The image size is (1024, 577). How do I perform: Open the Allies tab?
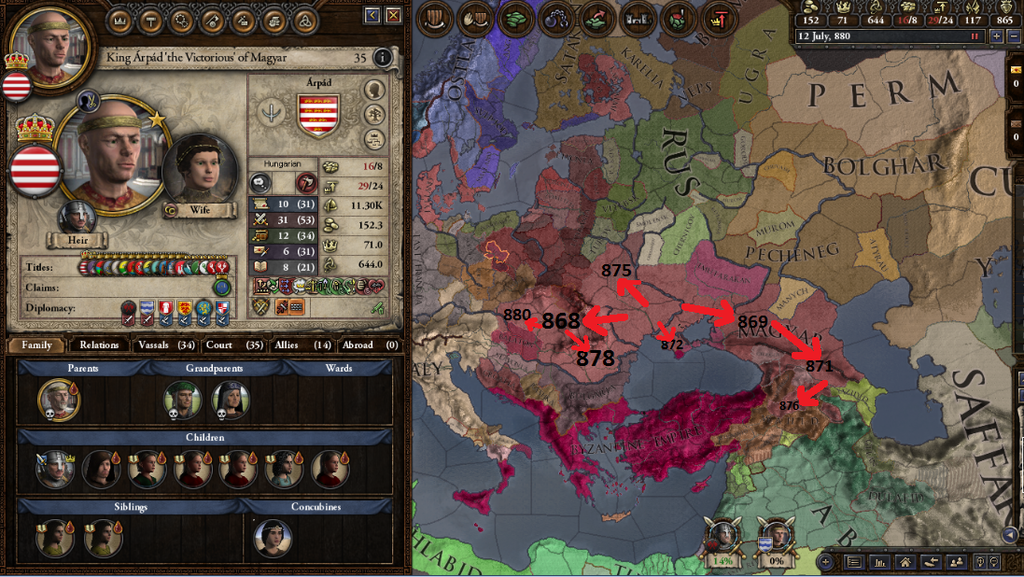[x=301, y=345]
